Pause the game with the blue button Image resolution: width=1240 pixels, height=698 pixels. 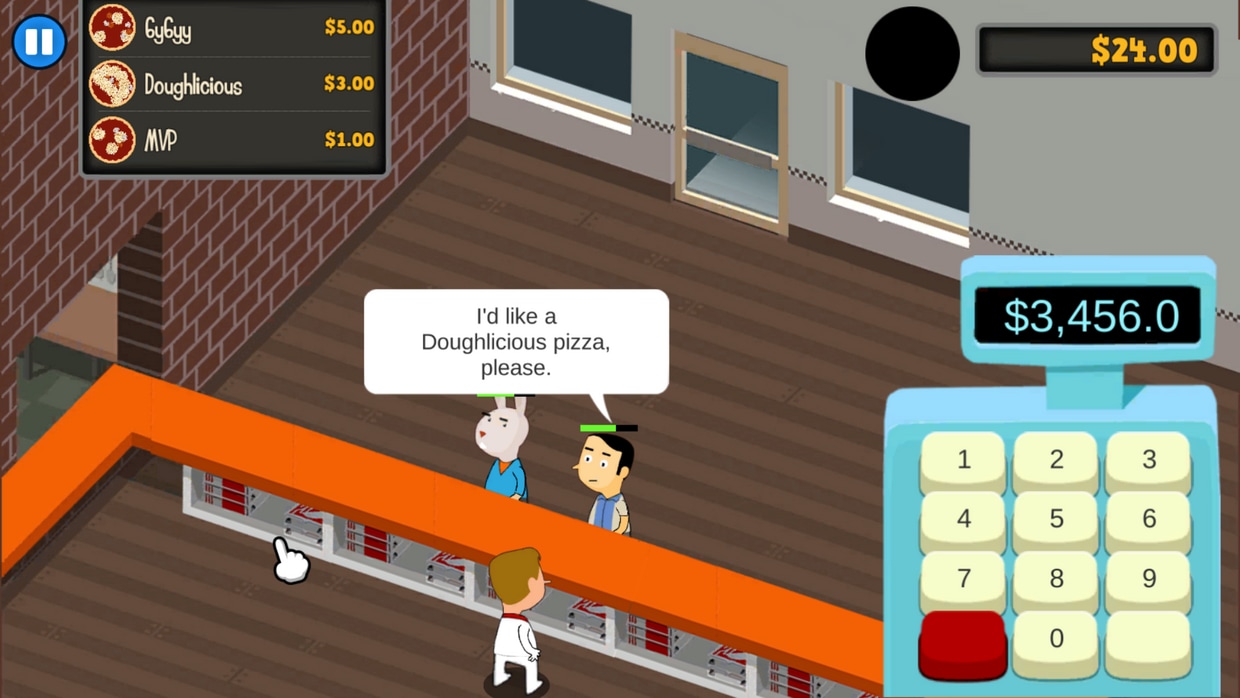(39, 42)
